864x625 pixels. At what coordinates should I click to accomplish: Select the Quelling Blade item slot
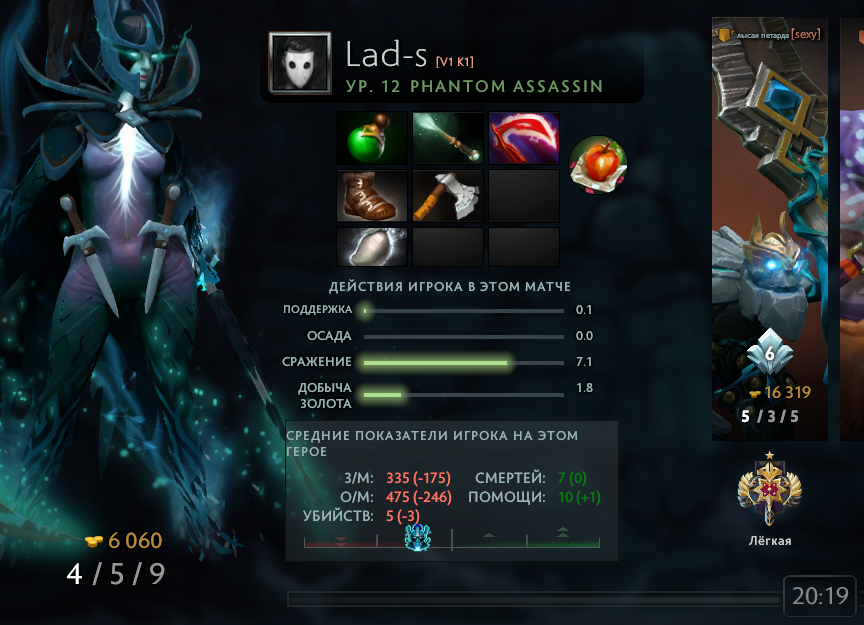tap(448, 195)
